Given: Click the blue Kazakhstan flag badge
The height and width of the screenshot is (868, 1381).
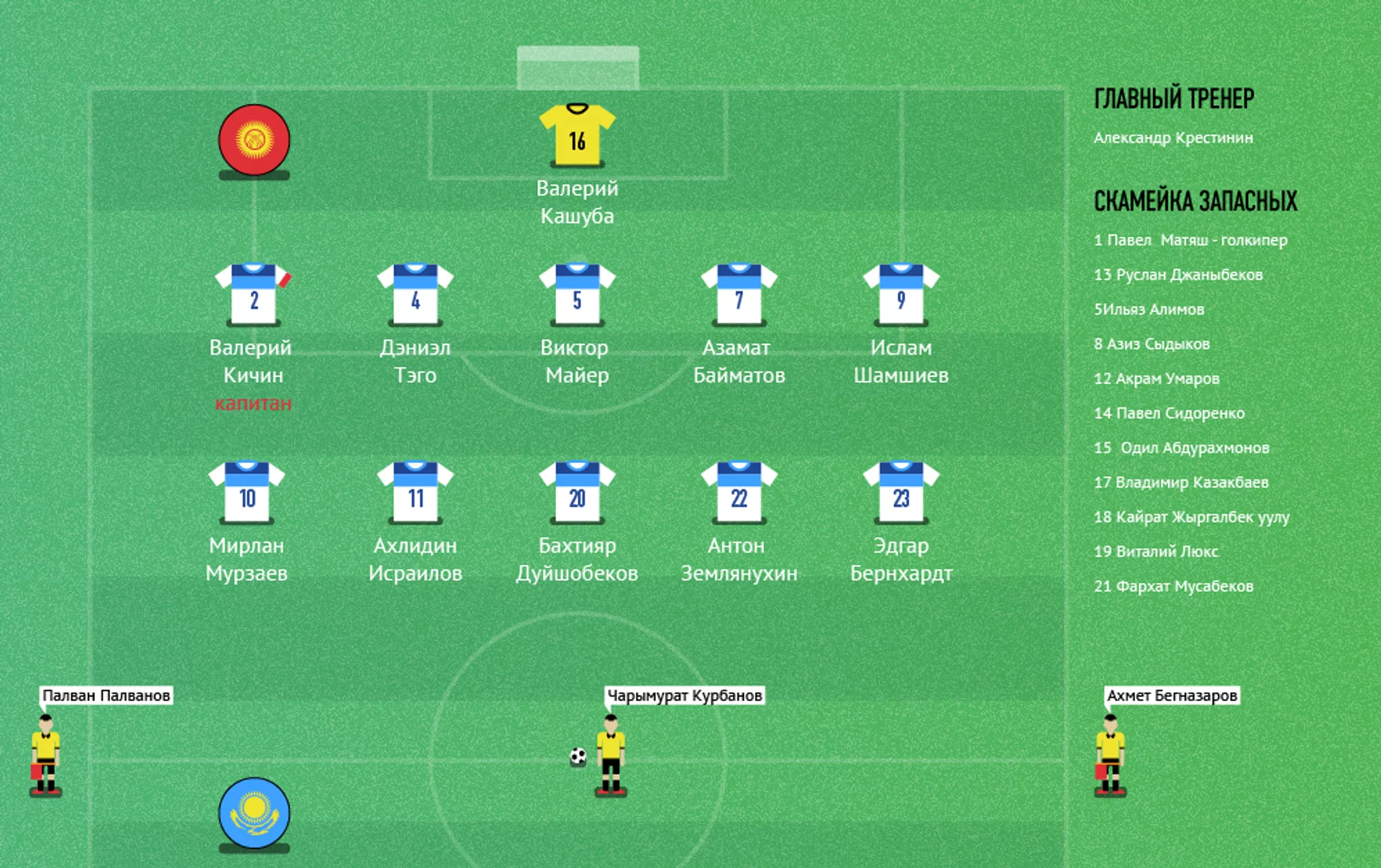Looking at the screenshot, I should (254, 813).
